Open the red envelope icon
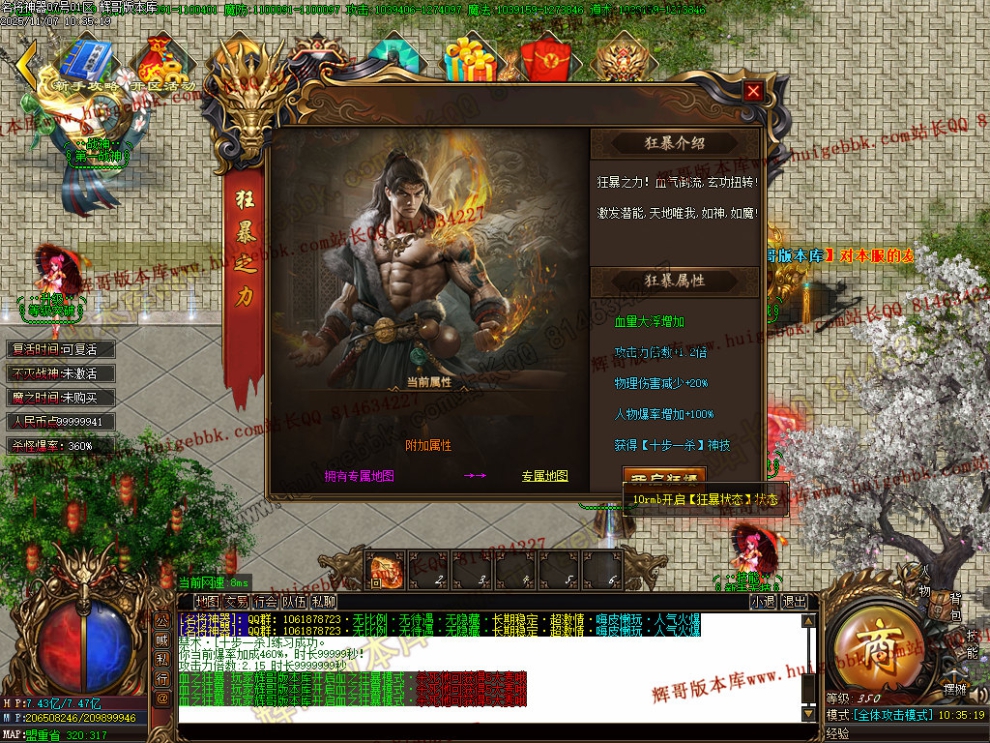Image resolution: width=990 pixels, height=743 pixels. click(x=544, y=60)
